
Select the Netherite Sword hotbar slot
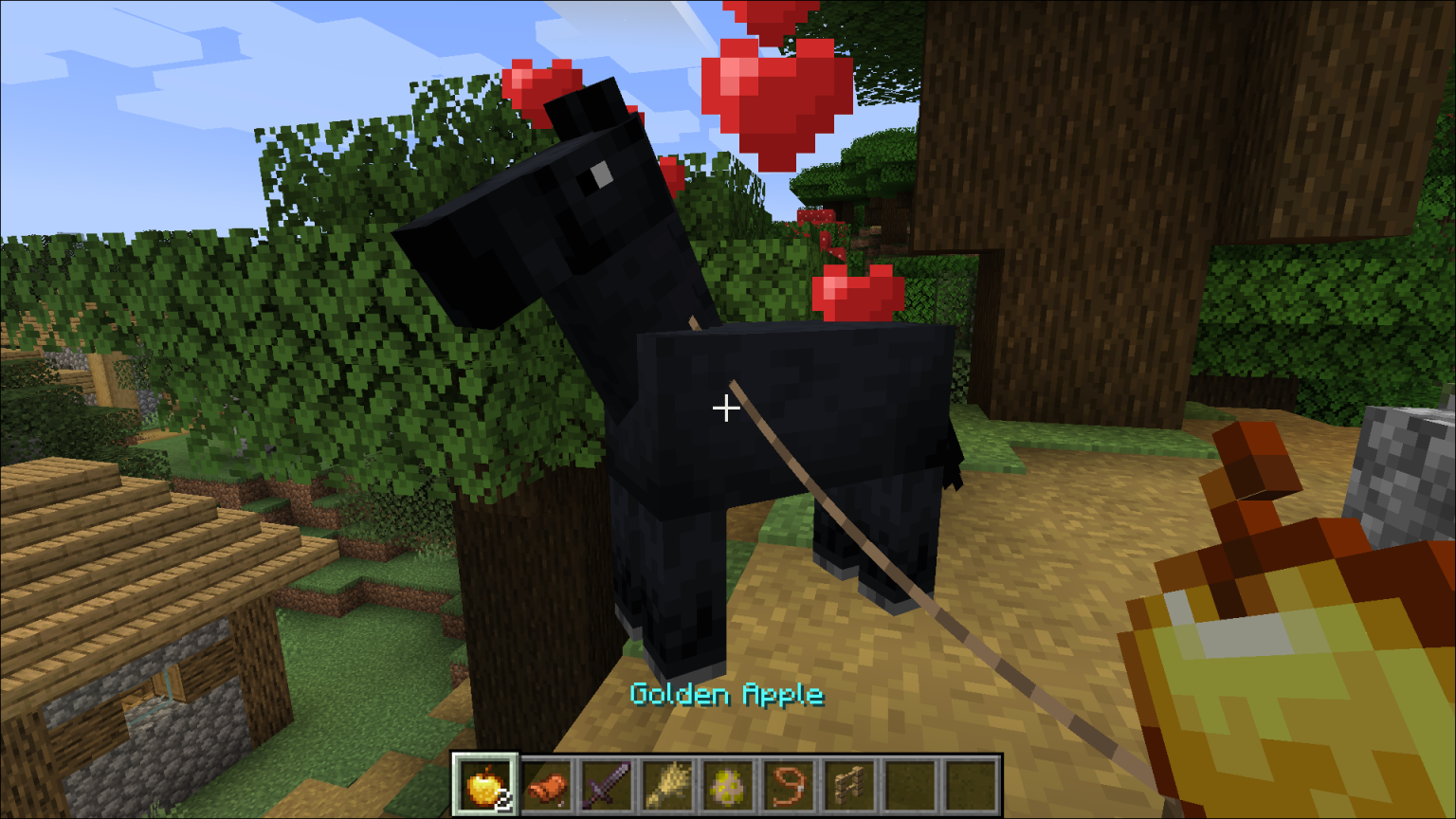tap(607, 782)
